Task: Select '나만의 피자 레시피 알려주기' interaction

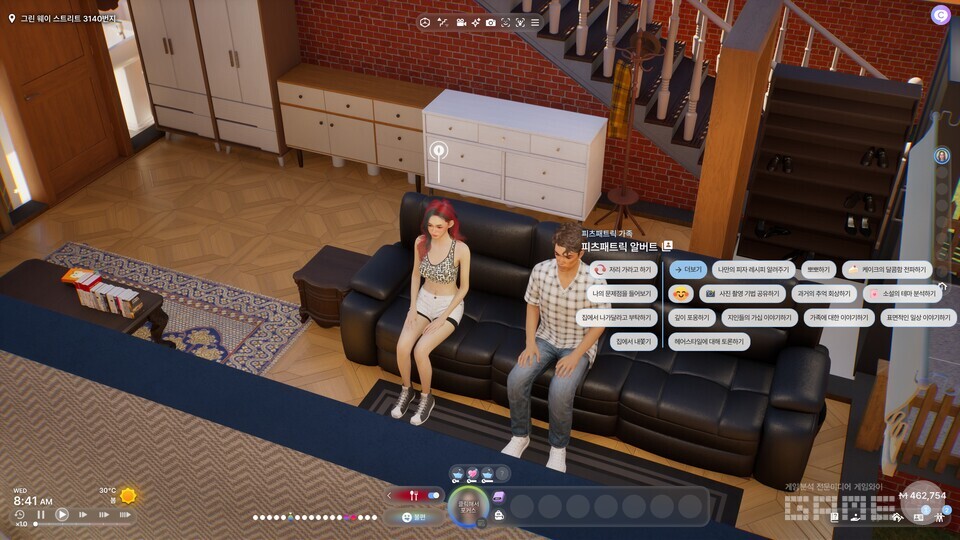Action: point(753,269)
